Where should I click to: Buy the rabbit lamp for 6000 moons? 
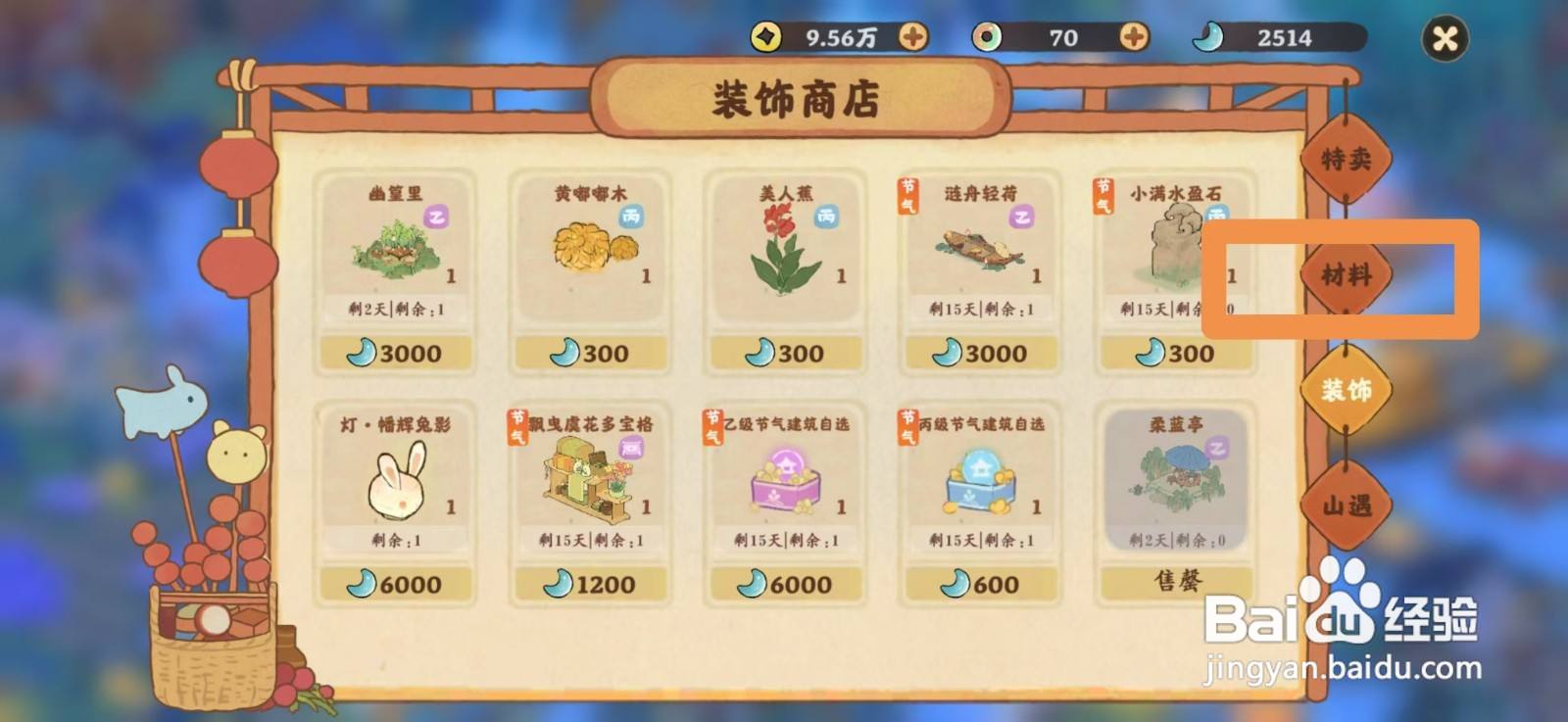(x=397, y=584)
